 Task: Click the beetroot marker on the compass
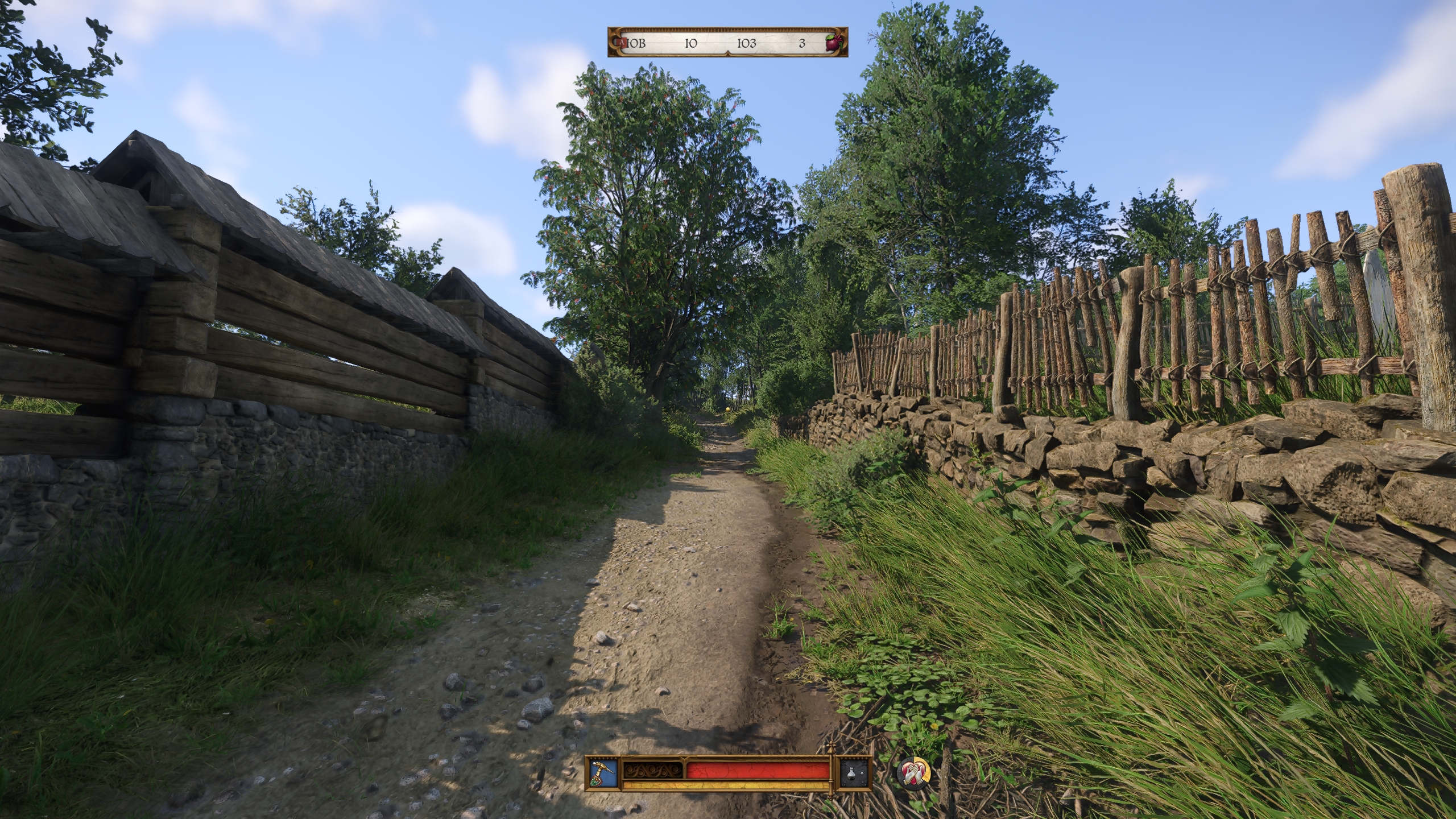click(x=833, y=43)
